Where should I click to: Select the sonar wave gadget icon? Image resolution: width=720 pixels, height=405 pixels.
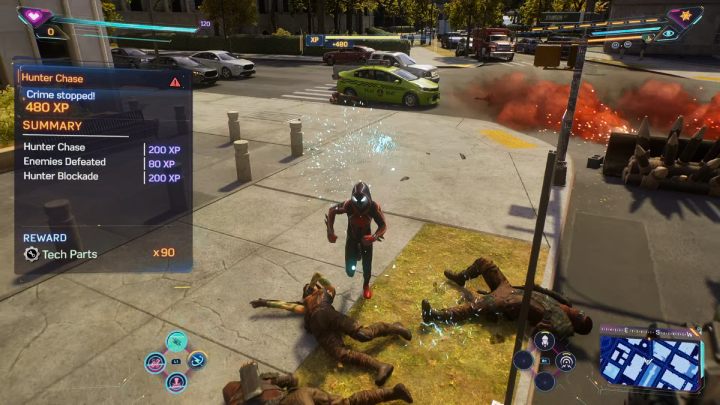point(566,360)
